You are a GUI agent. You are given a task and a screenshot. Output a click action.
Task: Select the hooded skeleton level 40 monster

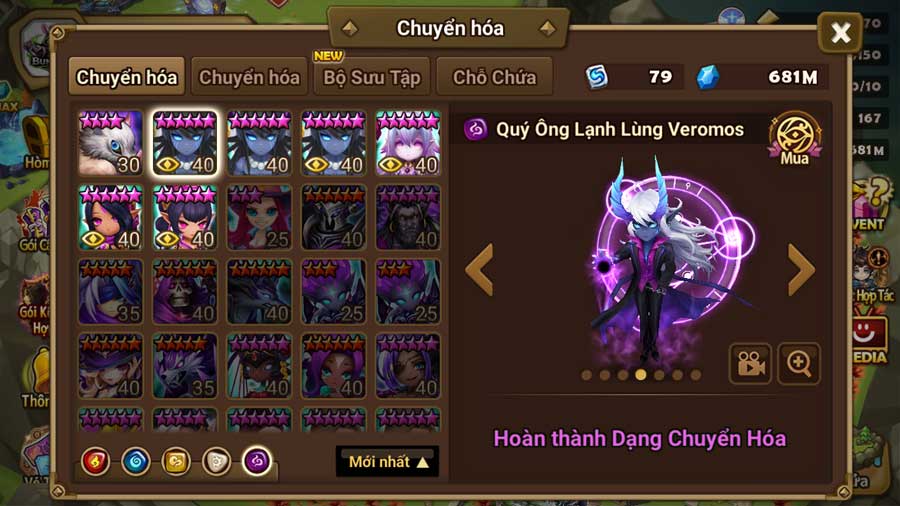tap(185, 291)
